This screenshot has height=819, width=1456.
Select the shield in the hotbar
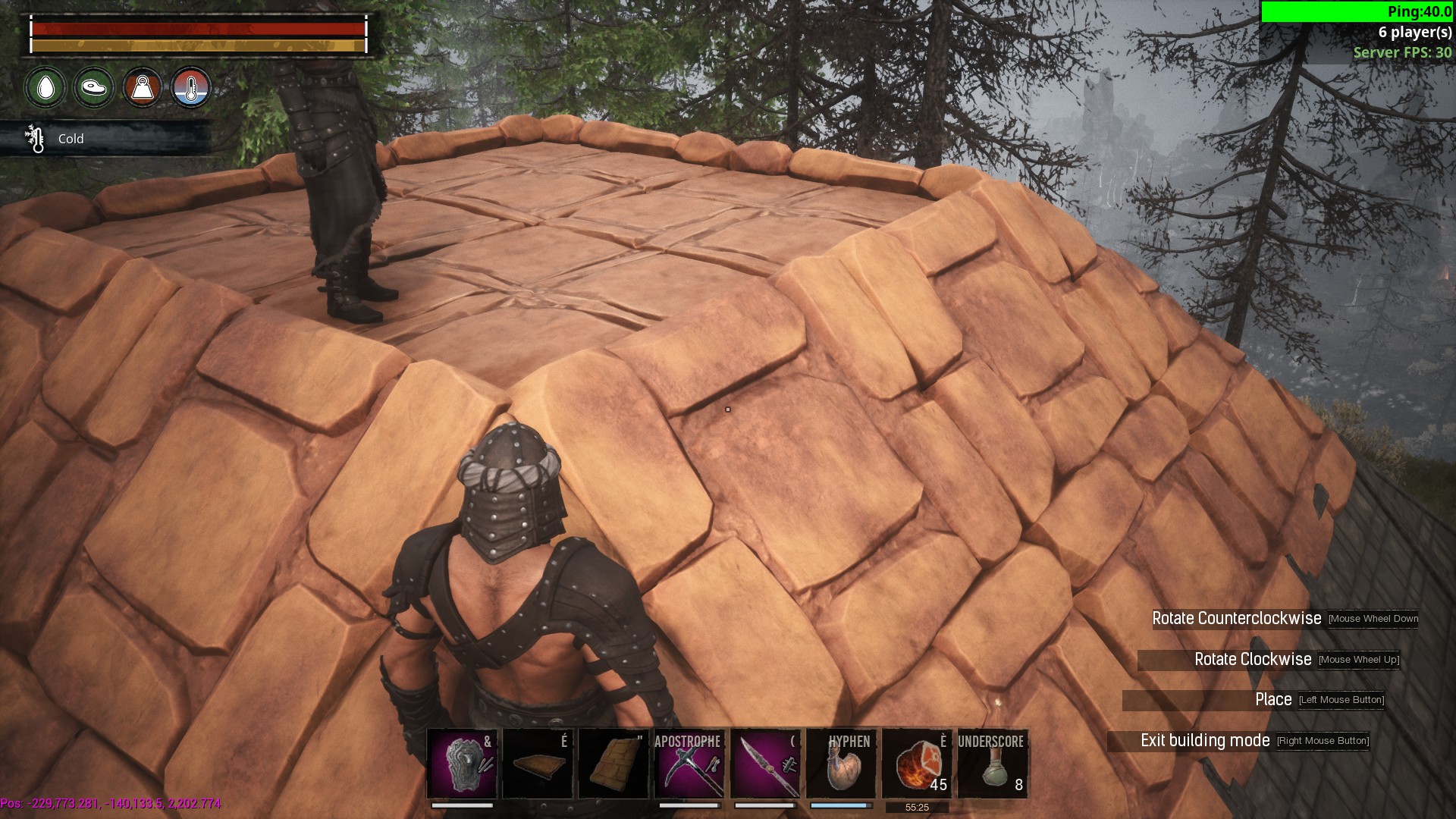(x=462, y=764)
